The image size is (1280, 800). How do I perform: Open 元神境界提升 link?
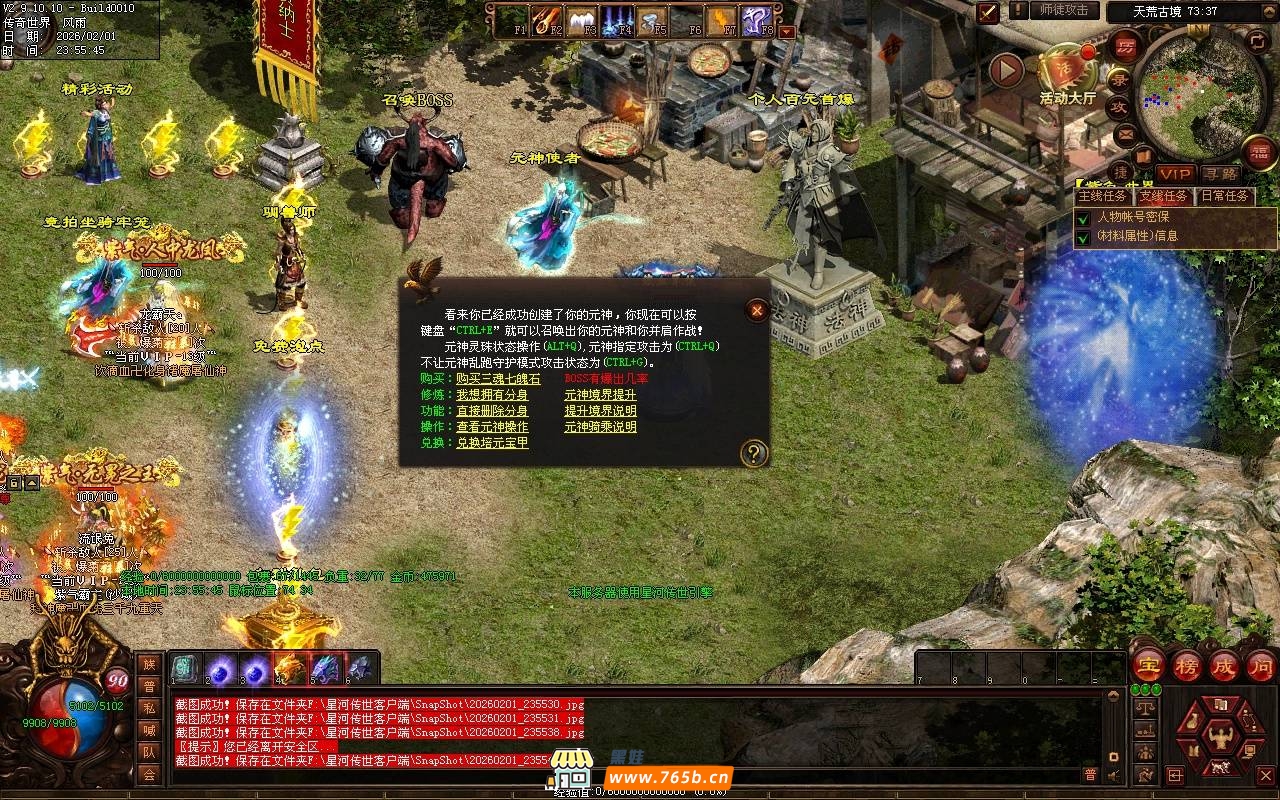click(x=600, y=395)
